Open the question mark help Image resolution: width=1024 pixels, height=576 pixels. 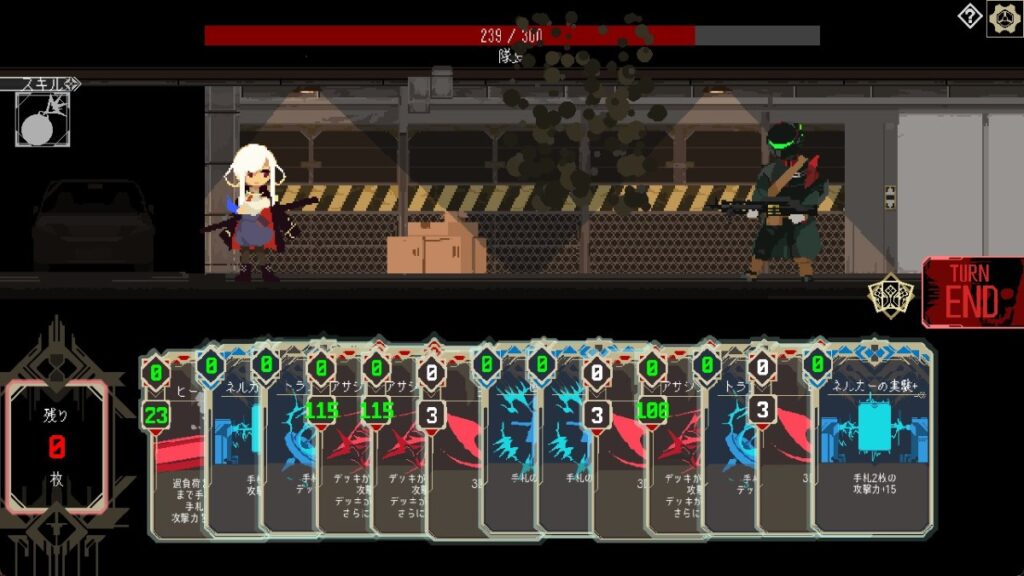[x=969, y=16]
